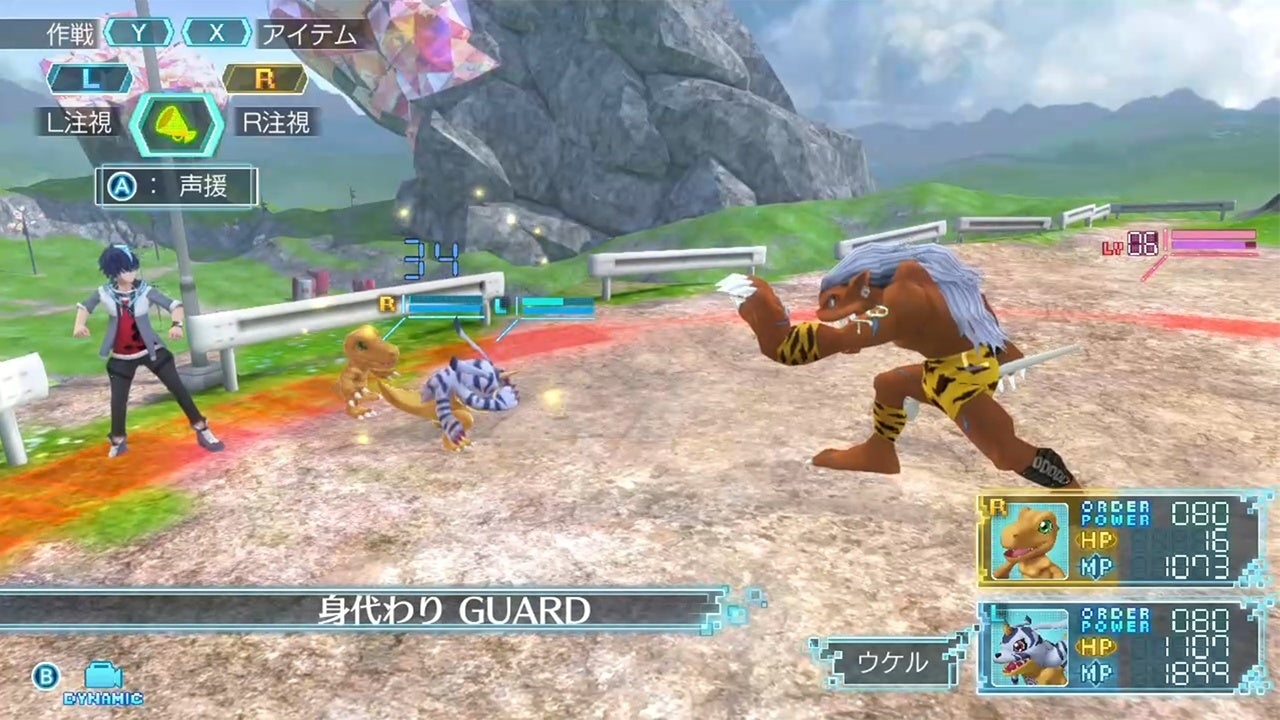Click the yellow megaphone hexagon icon

tap(177, 124)
